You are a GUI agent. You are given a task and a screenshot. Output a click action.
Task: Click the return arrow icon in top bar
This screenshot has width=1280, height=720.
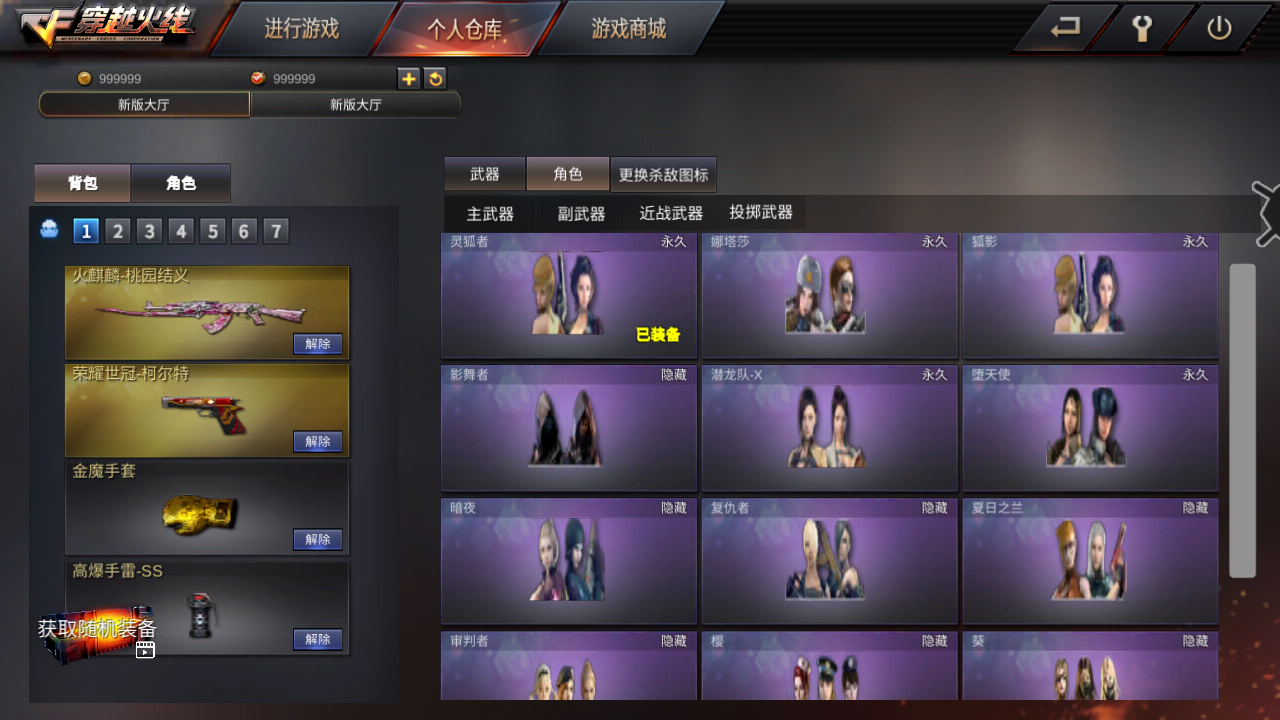point(1066,29)
